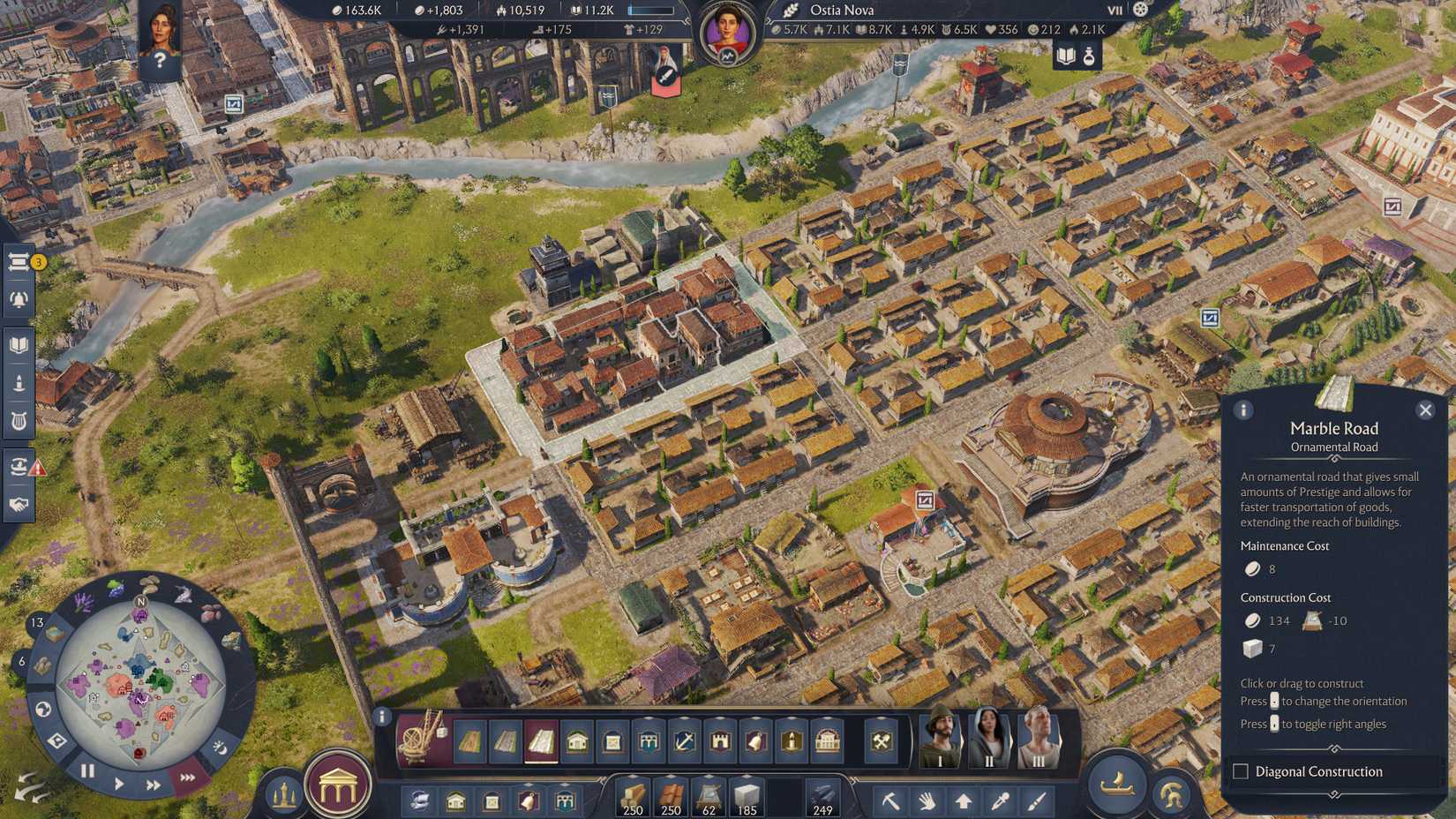
Task: Toggle the construction bar info circle
Action: (384, 715)
